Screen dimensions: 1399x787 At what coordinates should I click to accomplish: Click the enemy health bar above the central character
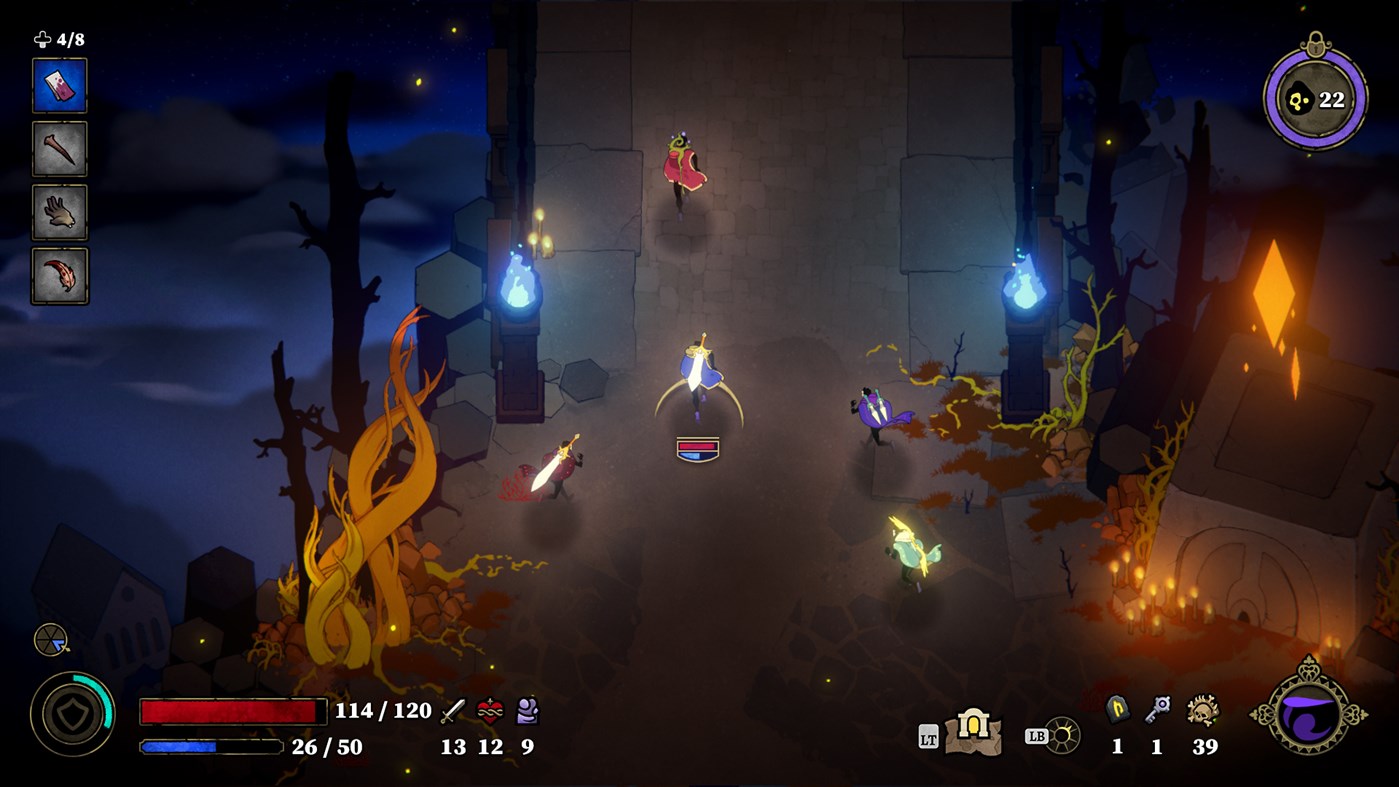pyautogui.click(x=697, y=447)
